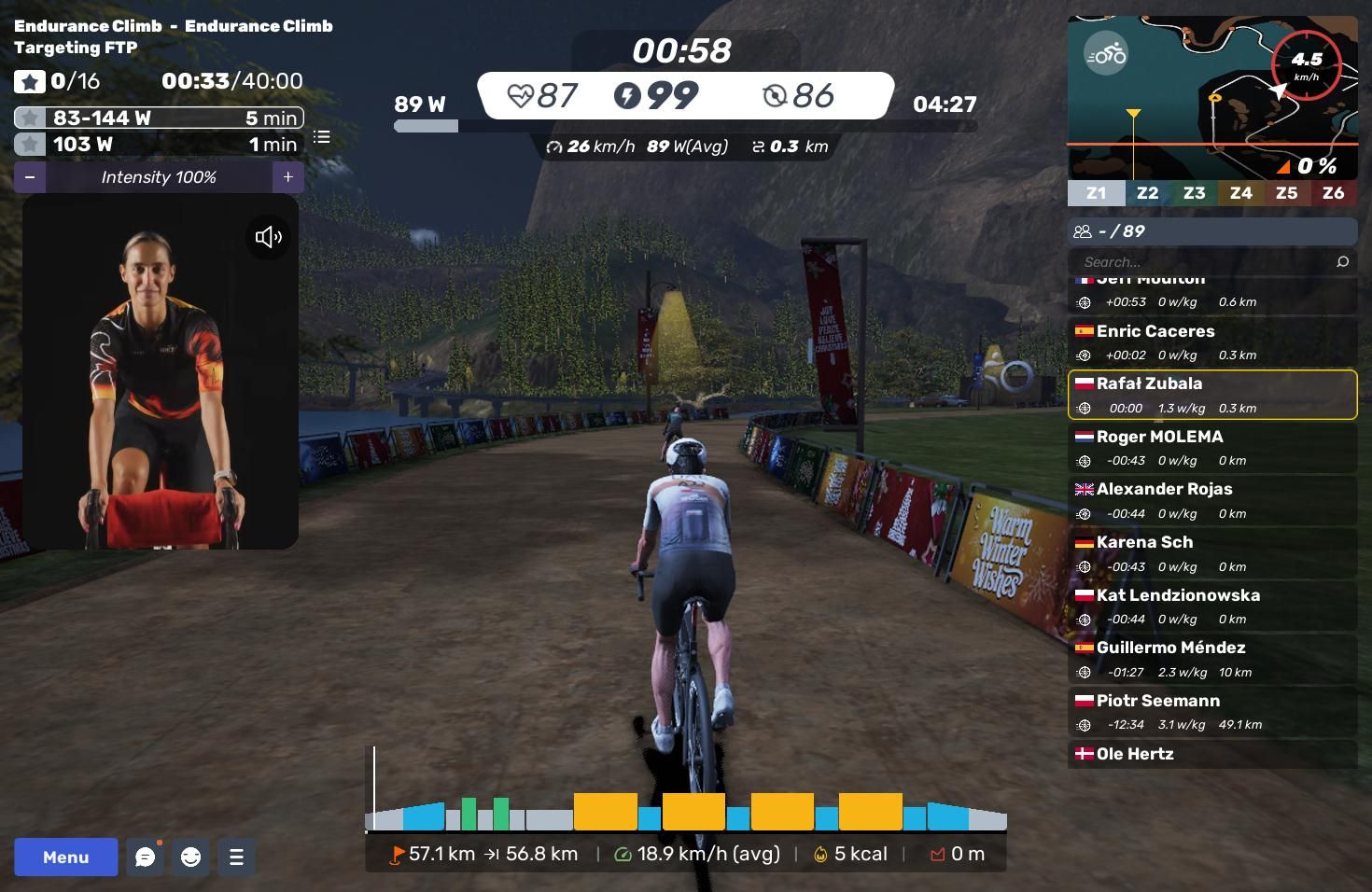Click the rider search field
The width and height of the screenshot is (1372, 892).
click(x=1204, y=262)
